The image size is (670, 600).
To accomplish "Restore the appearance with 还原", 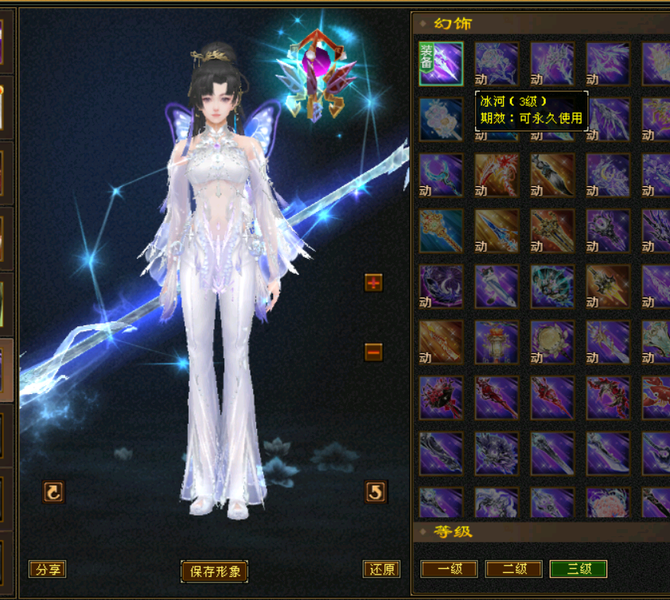I will [x=382, y=569].
